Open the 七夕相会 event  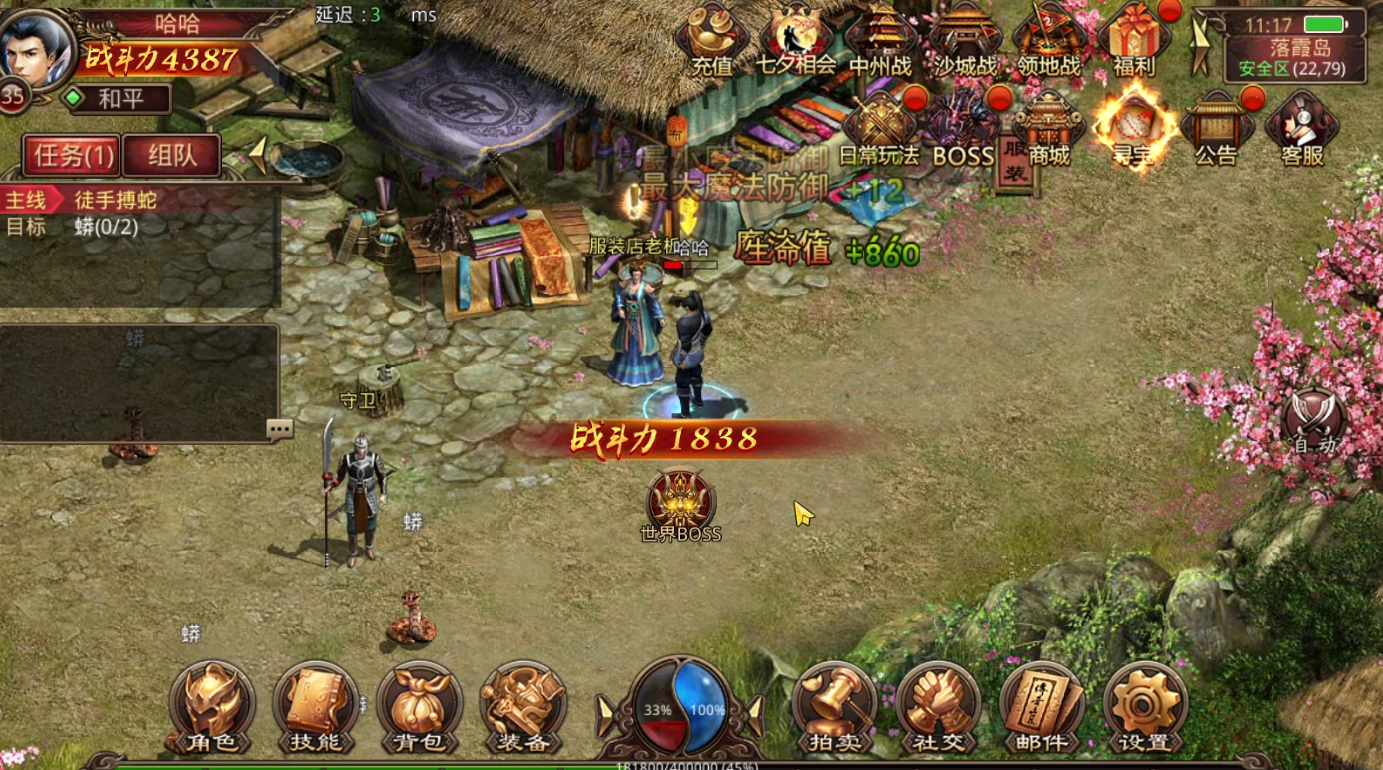[x=796, y=38]
